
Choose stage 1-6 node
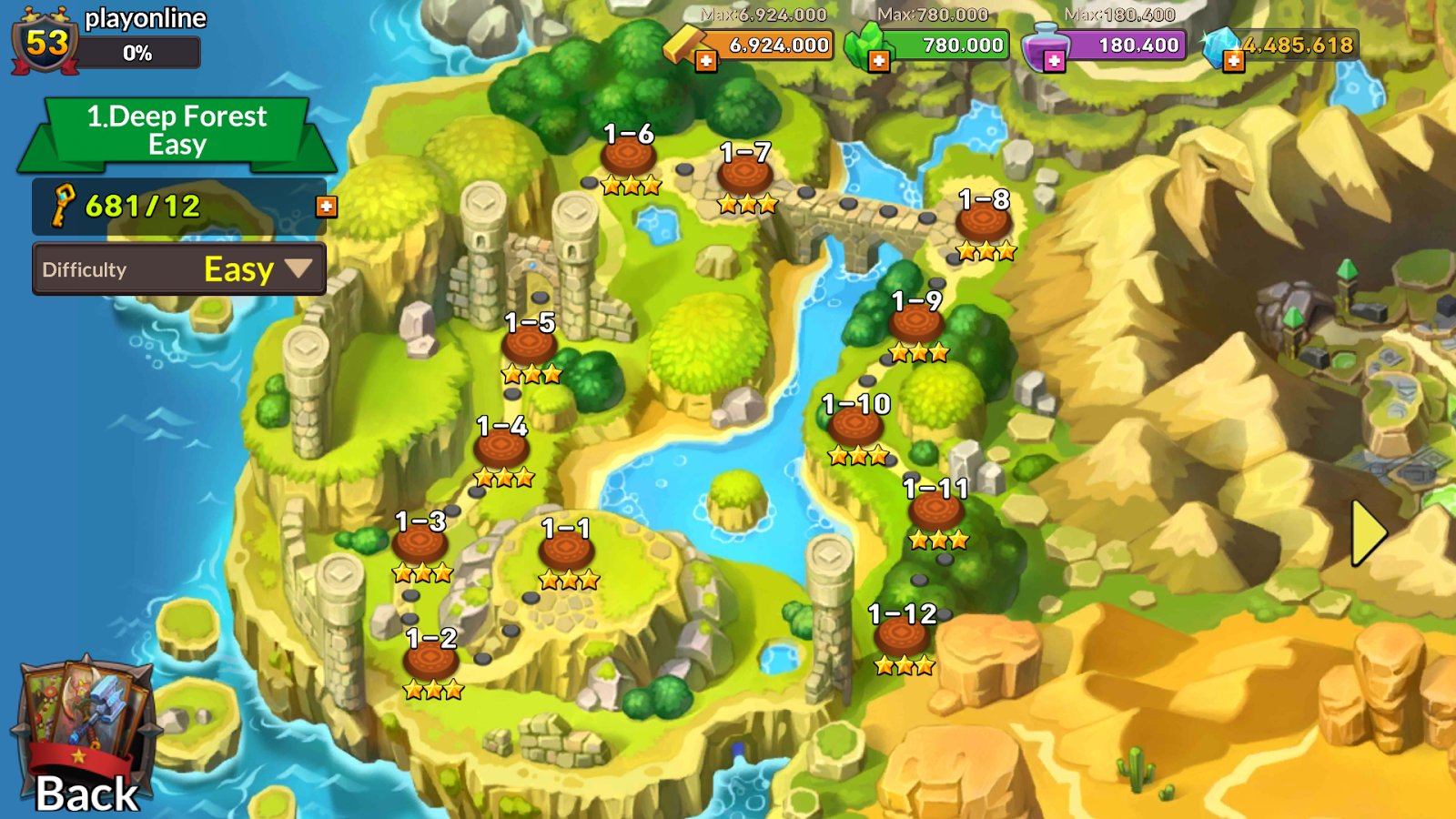tap(628, 157)
